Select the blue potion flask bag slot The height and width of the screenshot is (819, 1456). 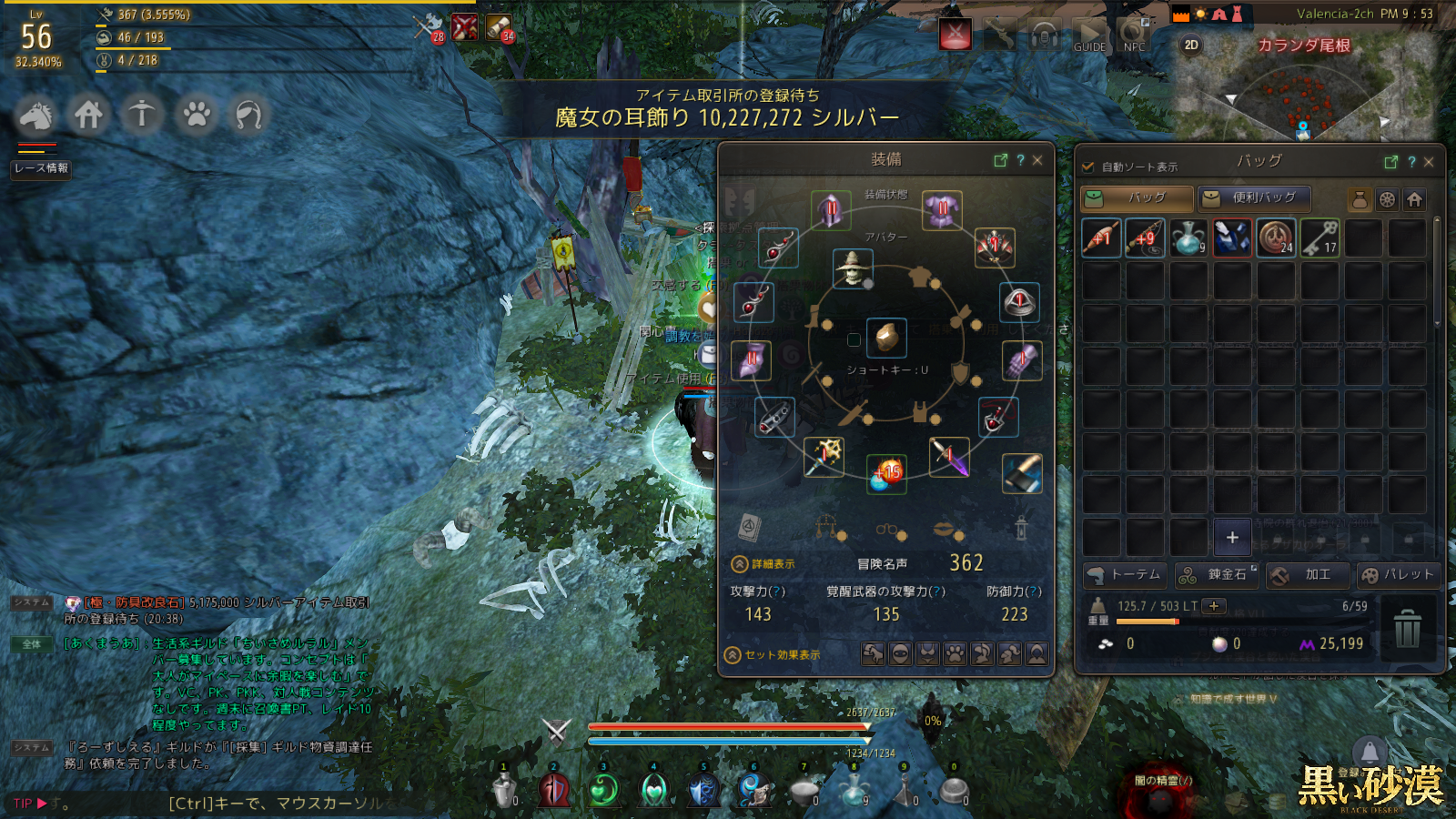pyautogui.click(x=1188, y=238)
